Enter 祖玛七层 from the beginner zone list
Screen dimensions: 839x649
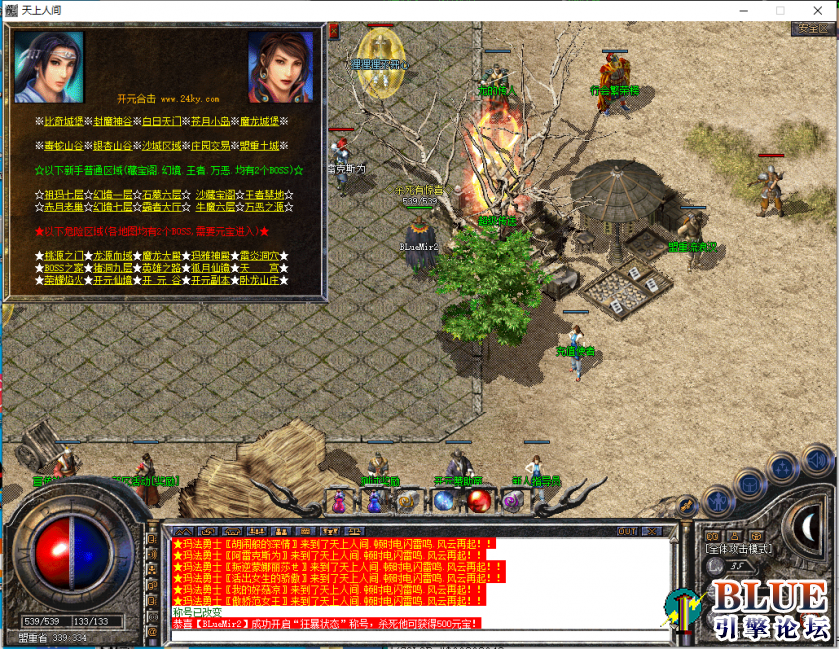click(x=66, y=194)
